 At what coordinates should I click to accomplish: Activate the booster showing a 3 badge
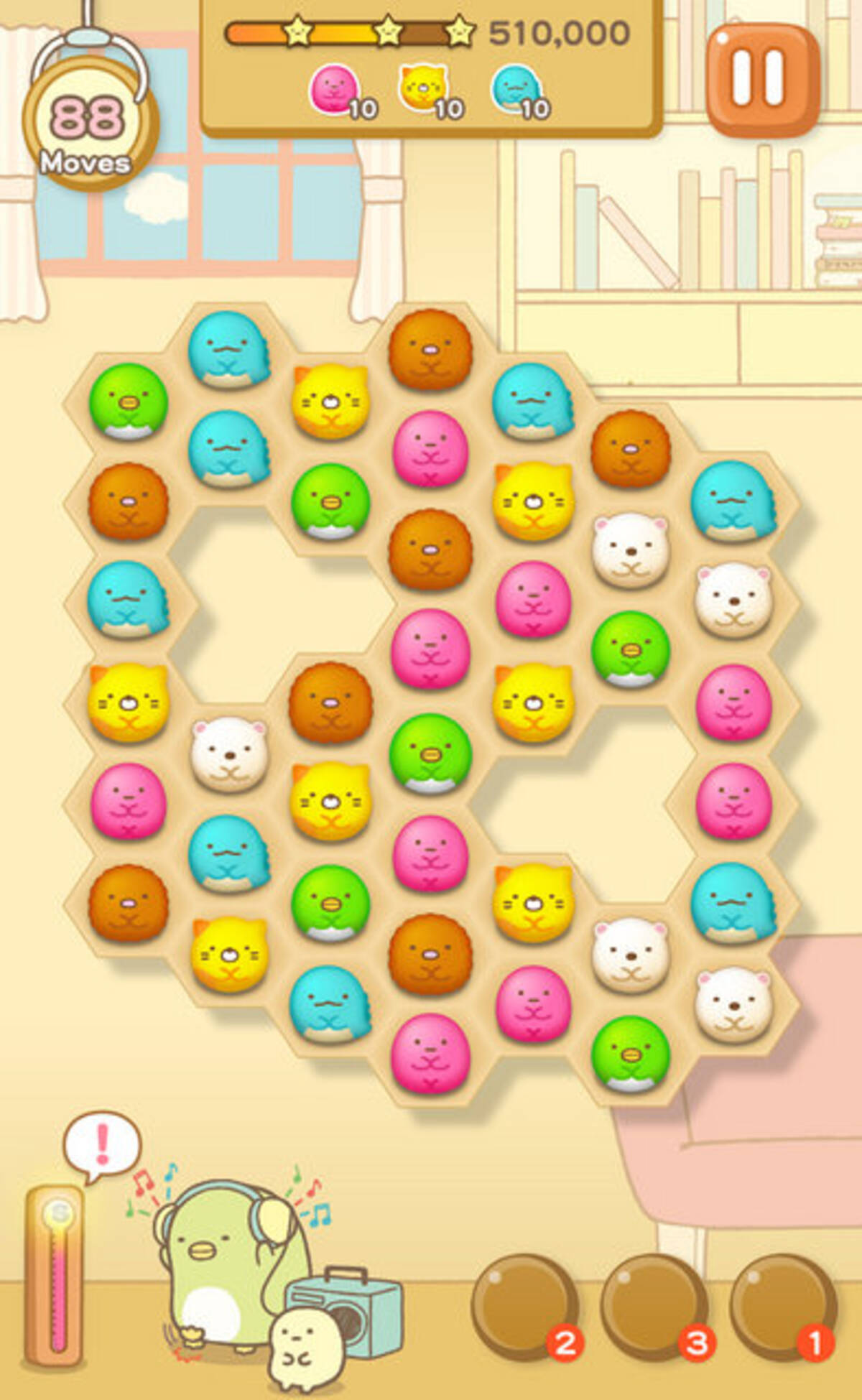[x=654, y=1307]
